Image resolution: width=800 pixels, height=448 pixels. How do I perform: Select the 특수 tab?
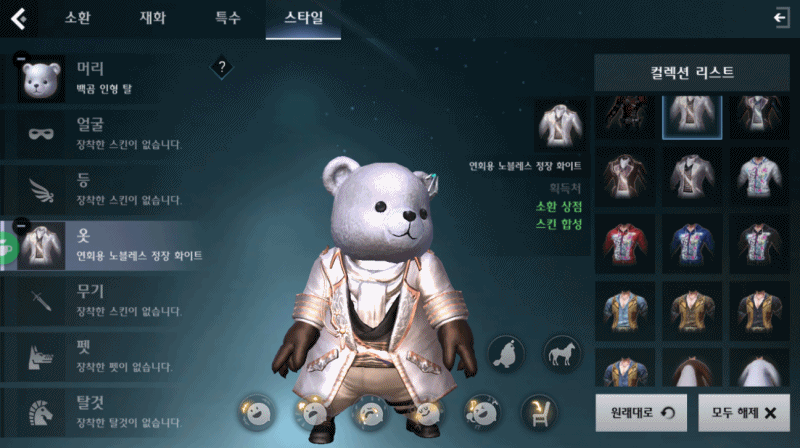click(x=227, y=18)
